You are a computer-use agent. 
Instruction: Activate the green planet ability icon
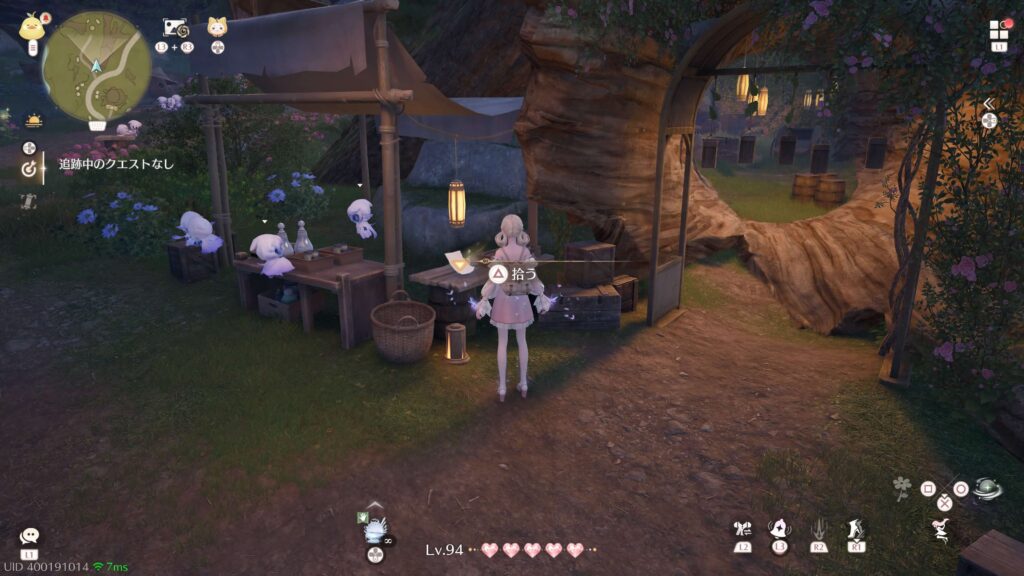987,488
